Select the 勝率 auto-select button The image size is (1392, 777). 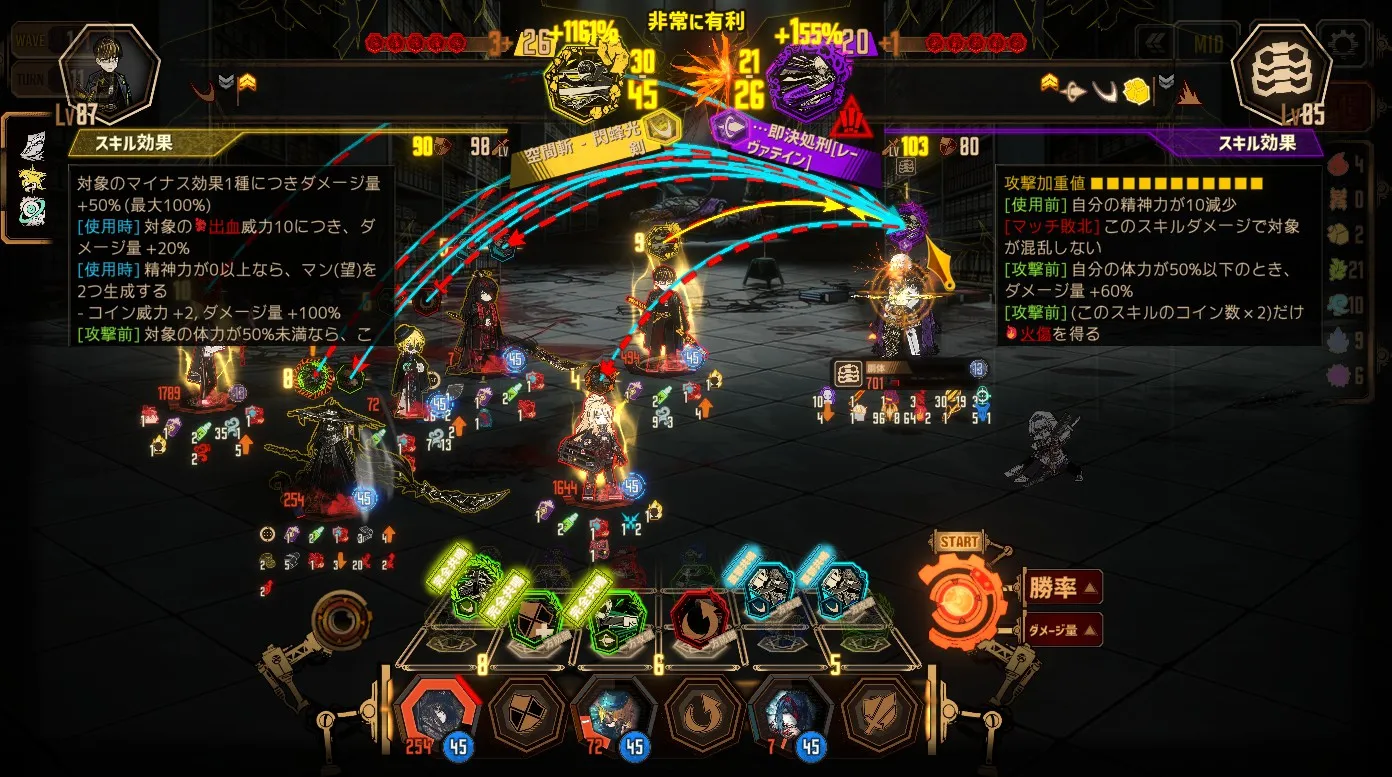click(1063, 587)
